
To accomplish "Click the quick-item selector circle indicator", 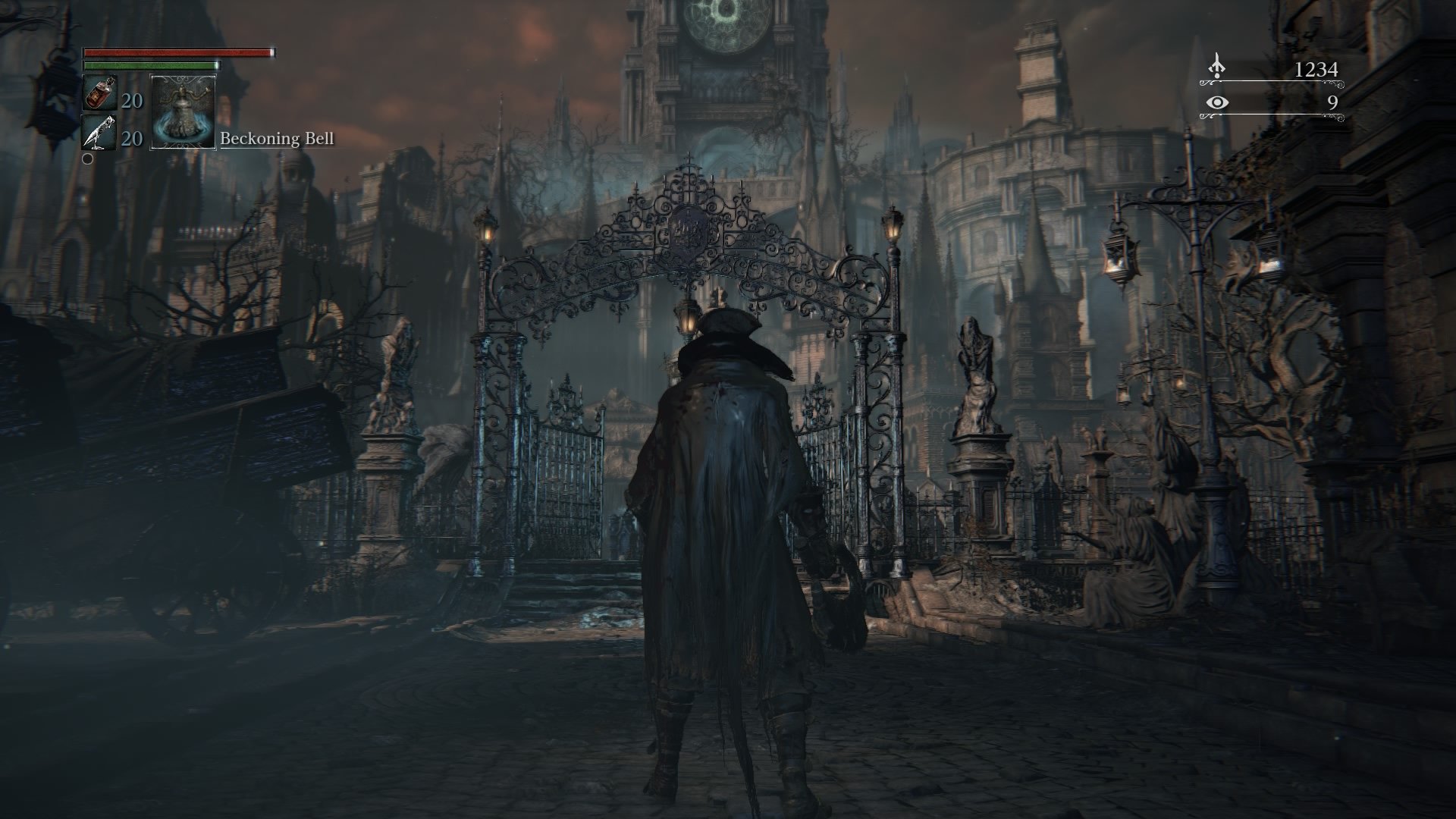I will click(89, 159).
